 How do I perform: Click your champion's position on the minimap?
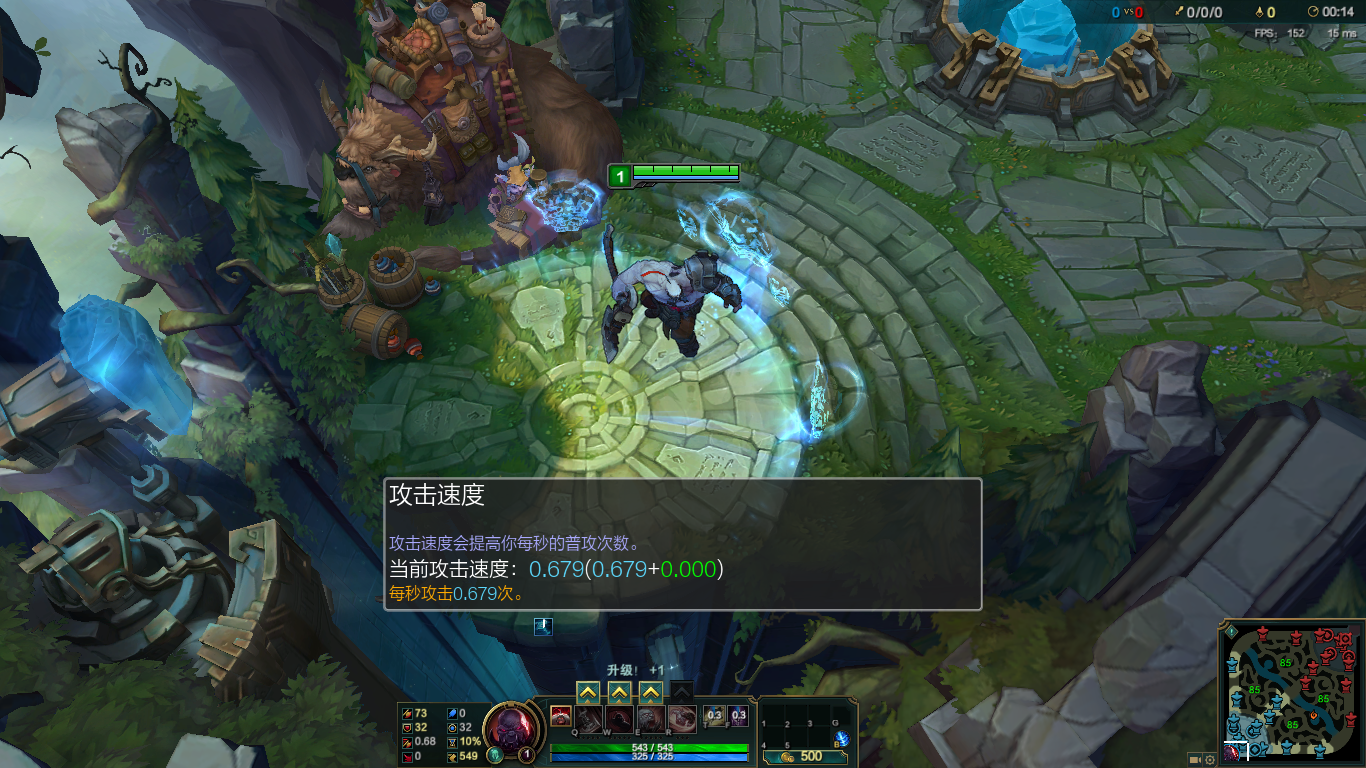click(1231, 751)
